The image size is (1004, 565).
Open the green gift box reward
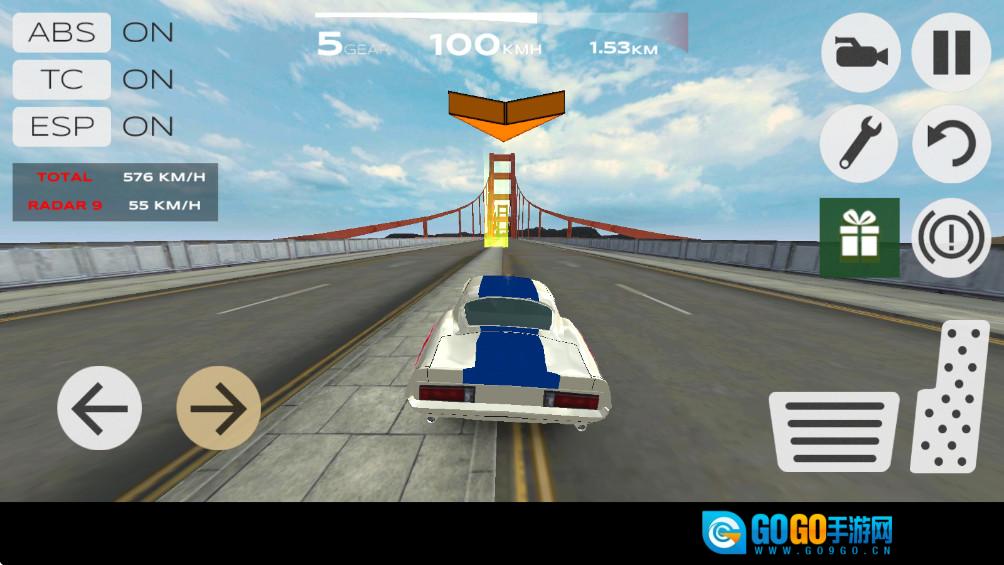click(x=859, y=237)
